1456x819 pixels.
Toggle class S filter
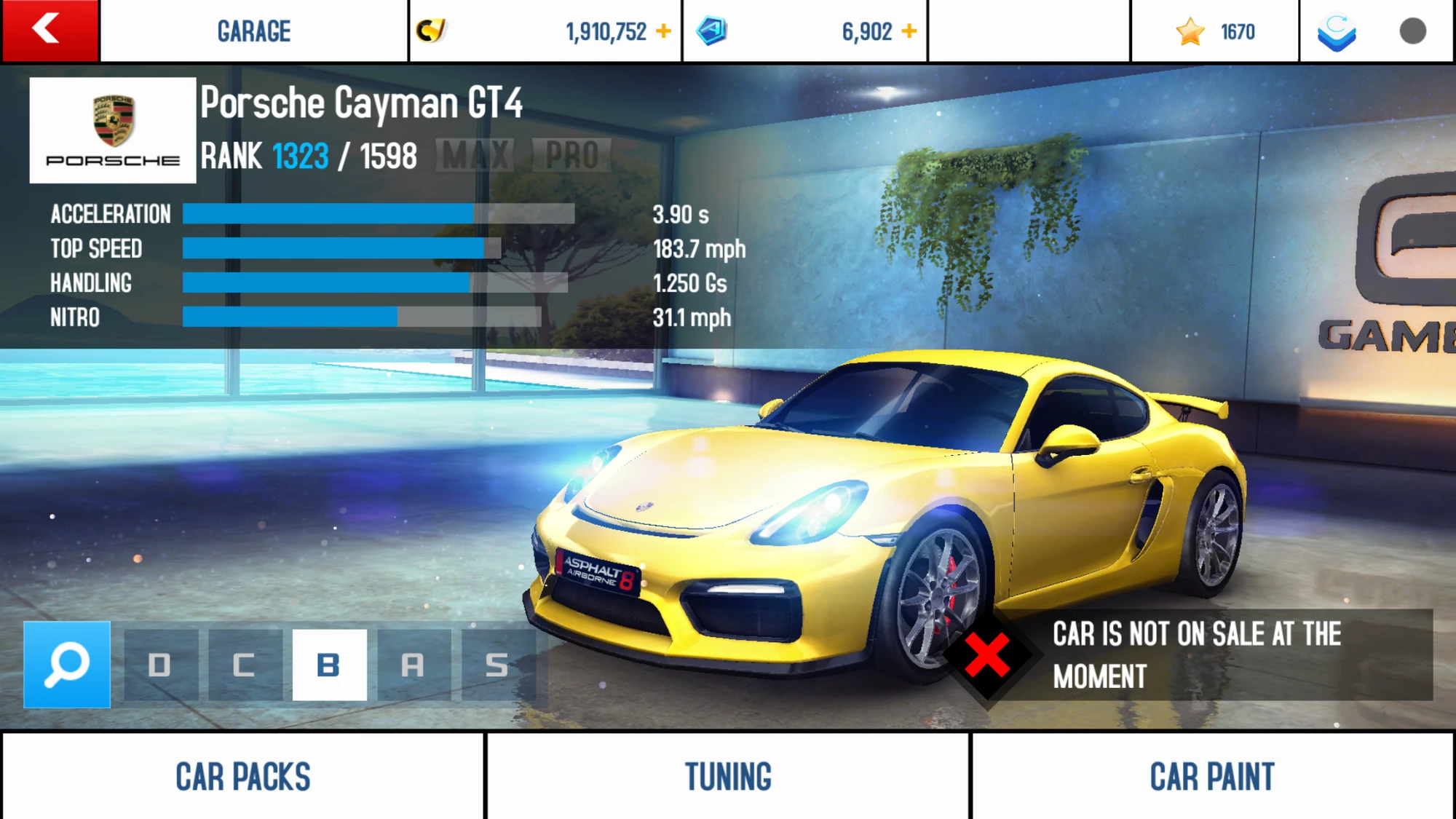(x=496, y=662)
